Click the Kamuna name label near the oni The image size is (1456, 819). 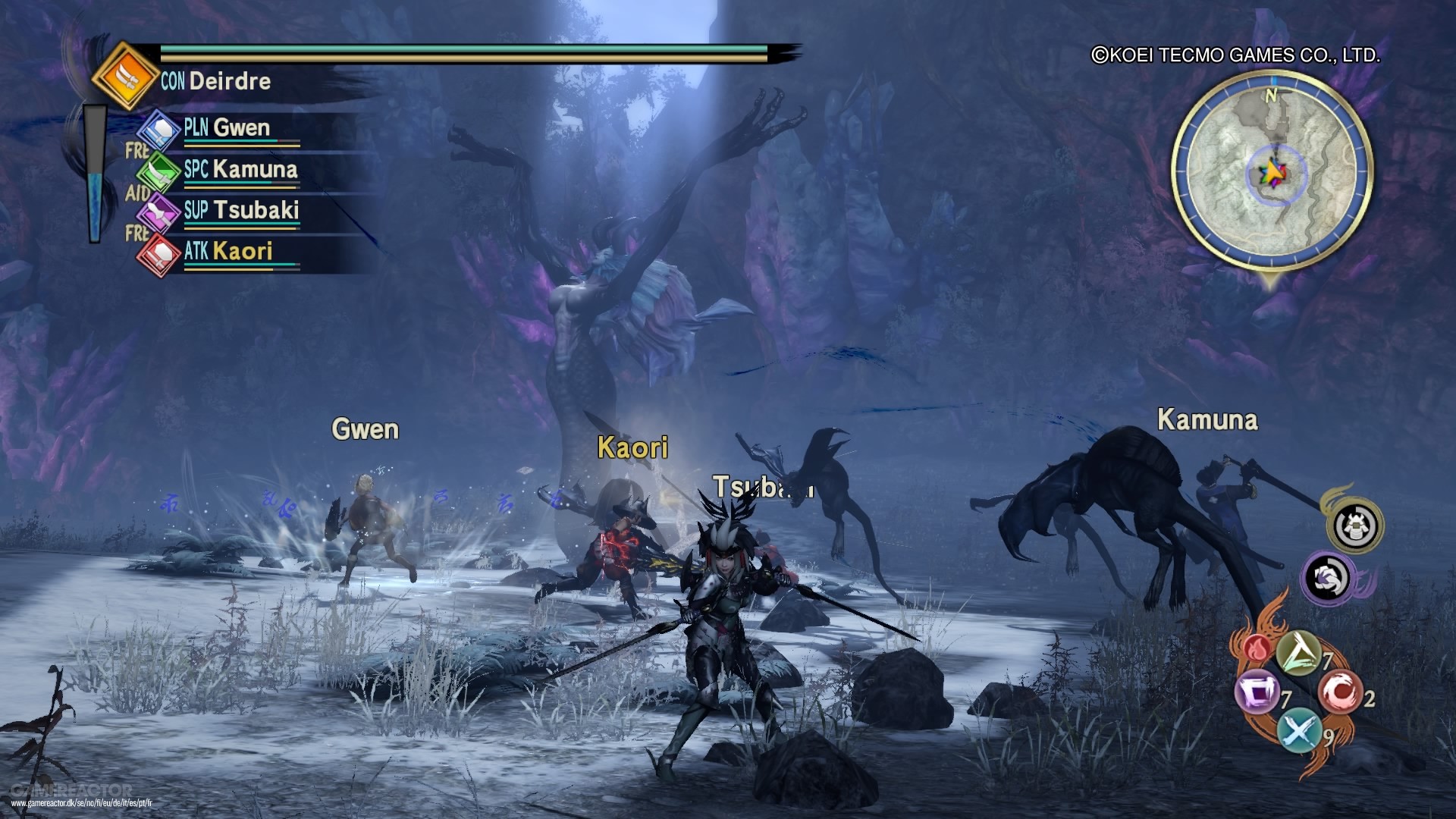[1207, 419]
